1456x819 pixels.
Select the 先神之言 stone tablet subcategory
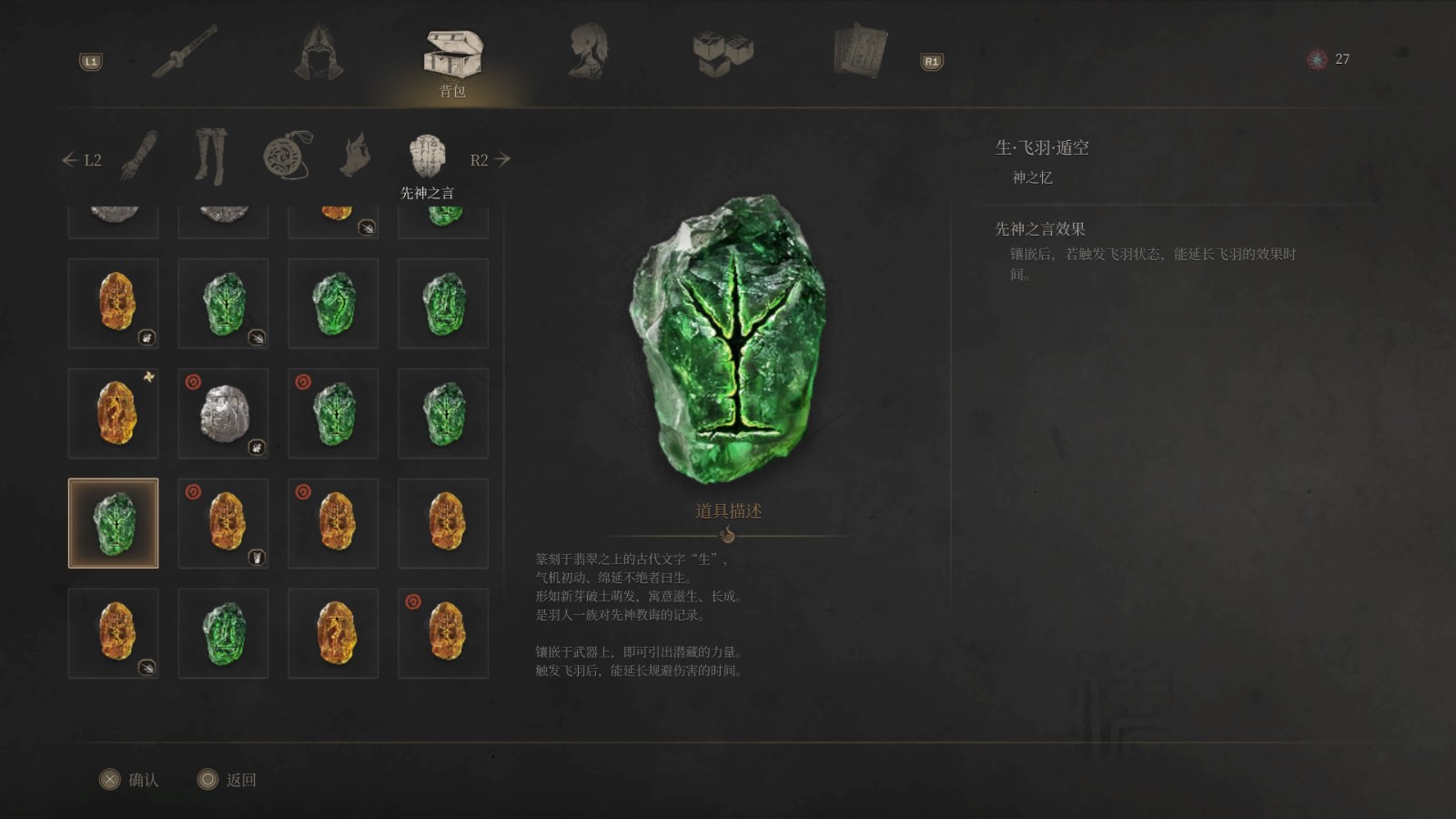click(427, 157)
